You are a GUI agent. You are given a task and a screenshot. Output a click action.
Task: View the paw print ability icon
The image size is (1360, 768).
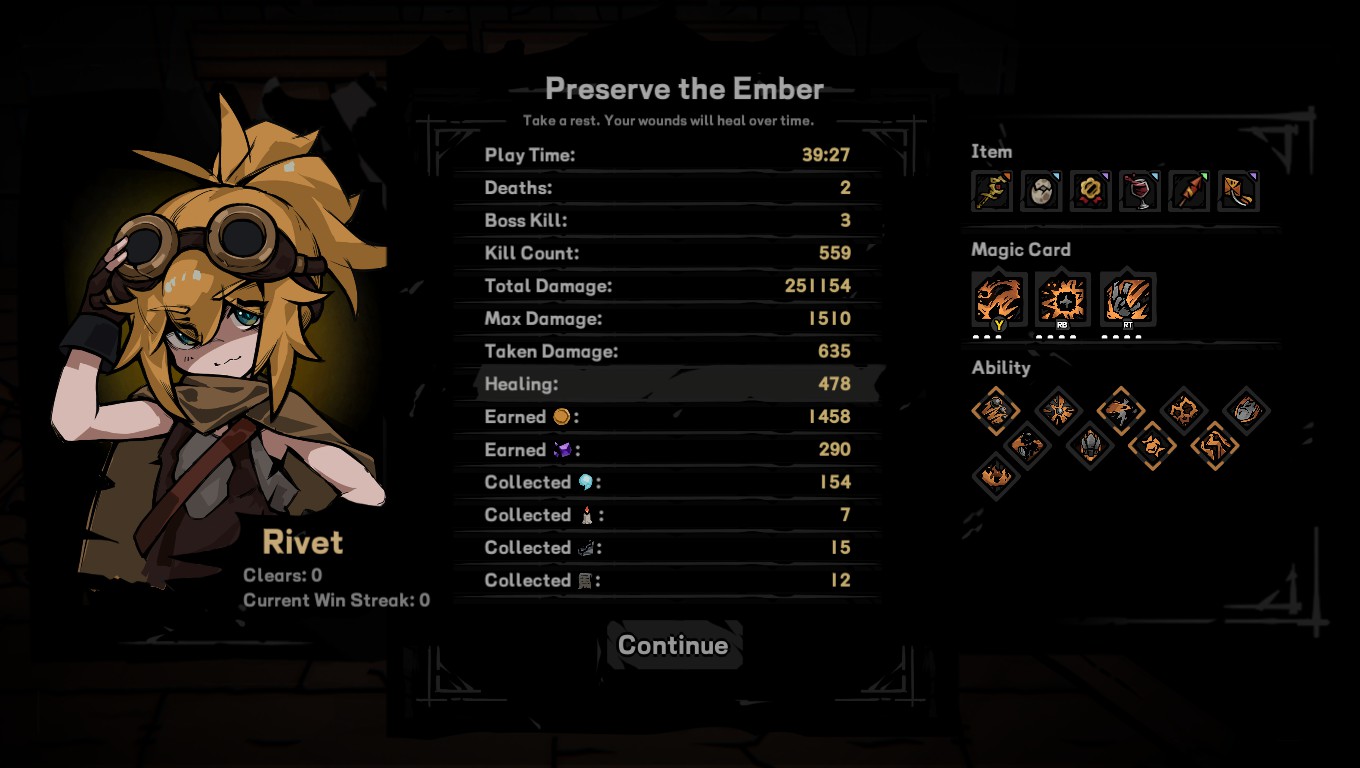click(x=1184, y=409)
